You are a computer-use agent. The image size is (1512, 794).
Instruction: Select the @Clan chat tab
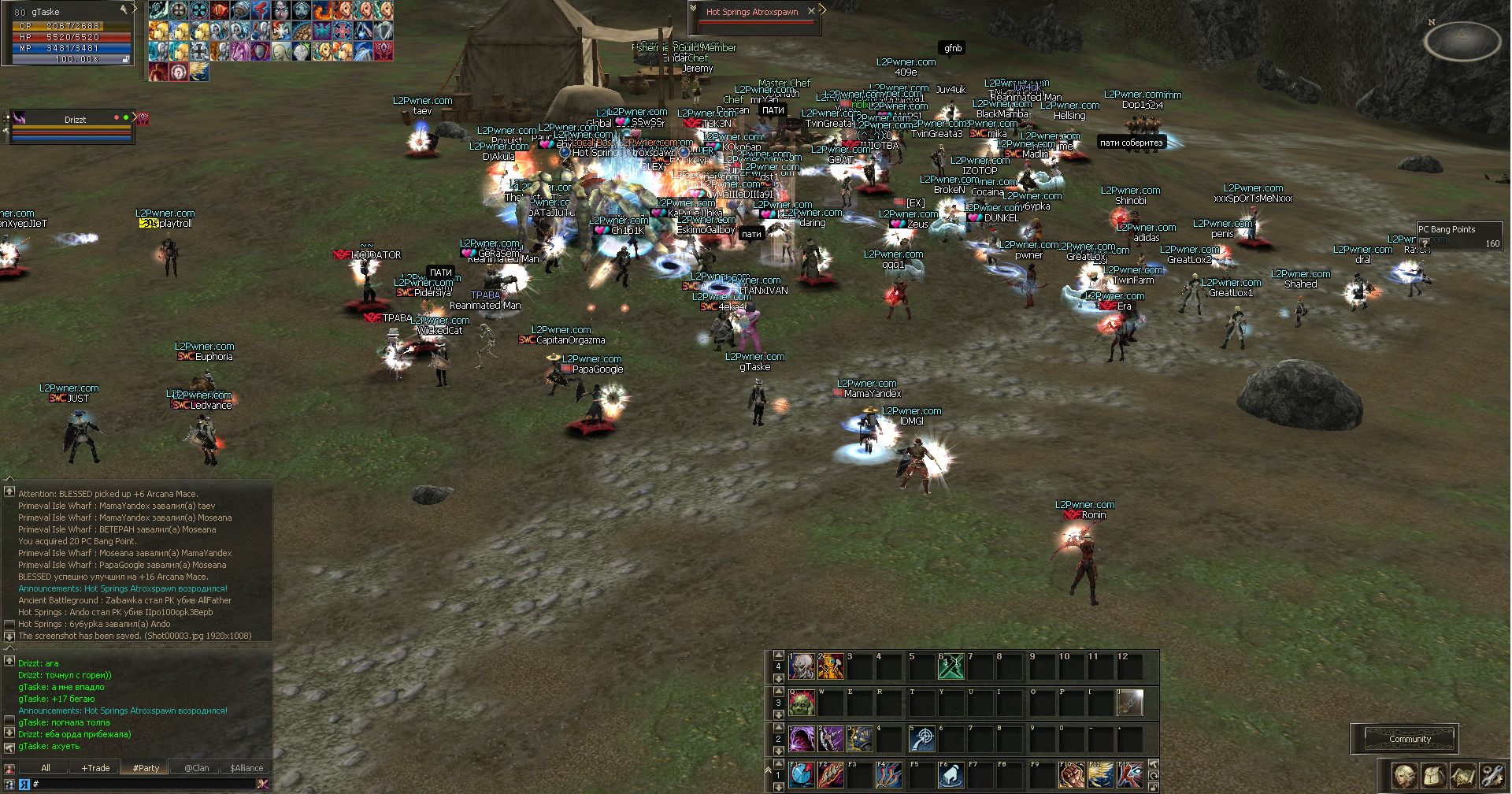coord(197,768)
